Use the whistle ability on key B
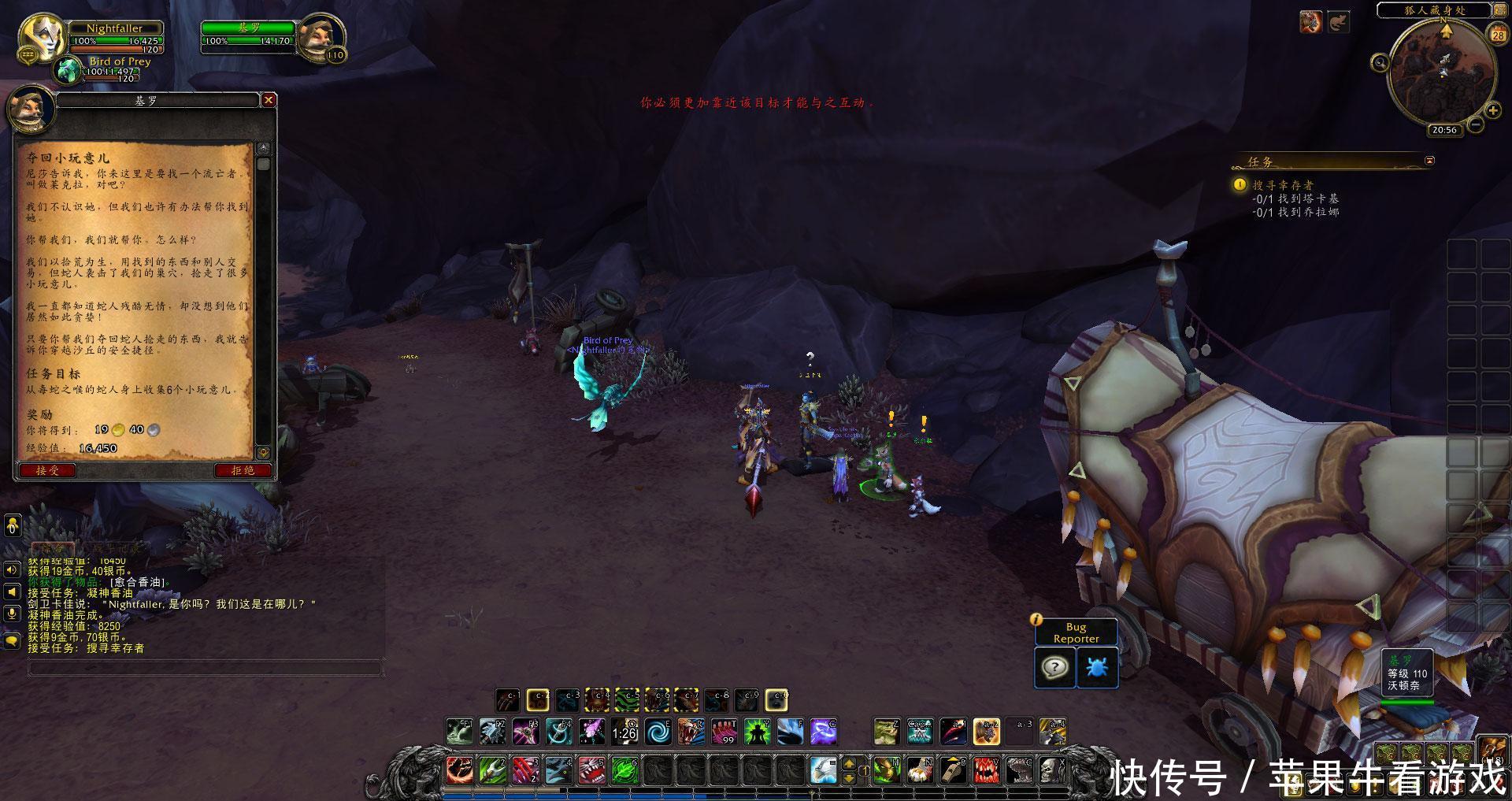Viewport: 1512px width, 801px height. tap(953, 769)
